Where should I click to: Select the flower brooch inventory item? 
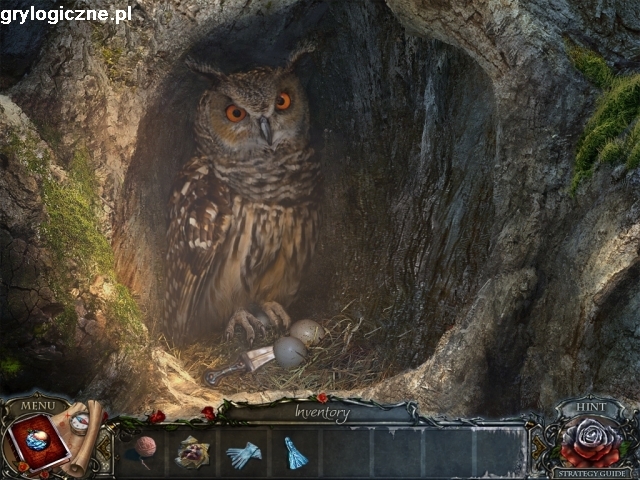click(x=191, y=453)
